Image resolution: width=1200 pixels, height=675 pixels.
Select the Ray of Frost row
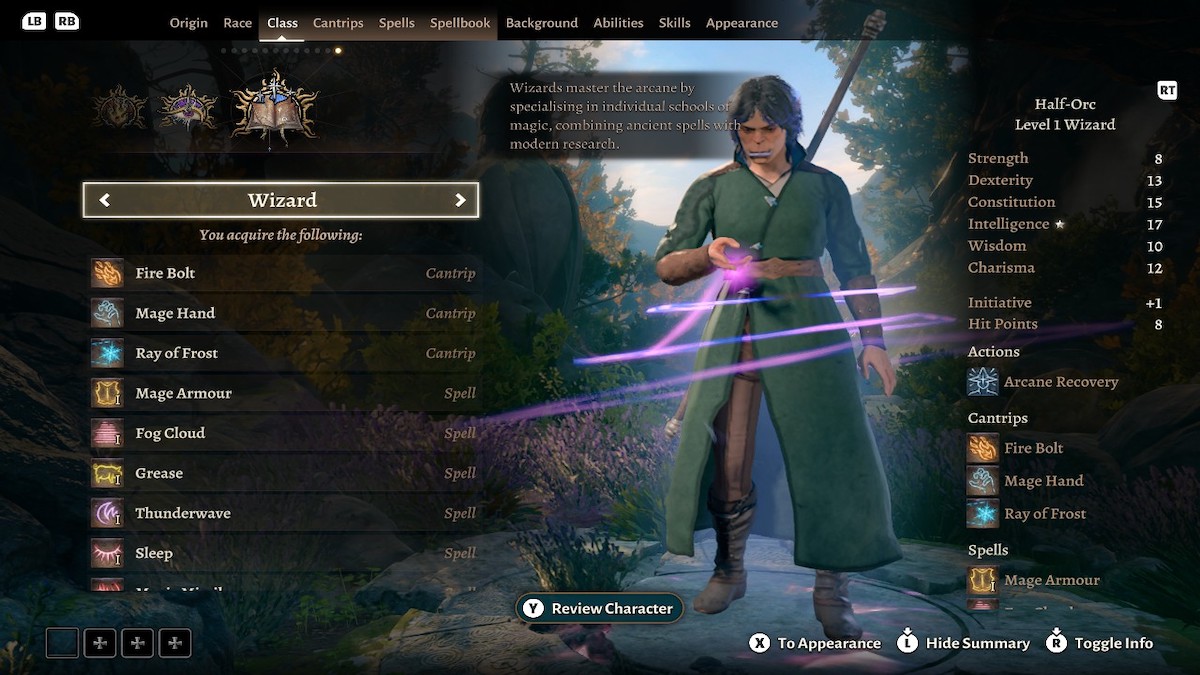coord(284,353)
